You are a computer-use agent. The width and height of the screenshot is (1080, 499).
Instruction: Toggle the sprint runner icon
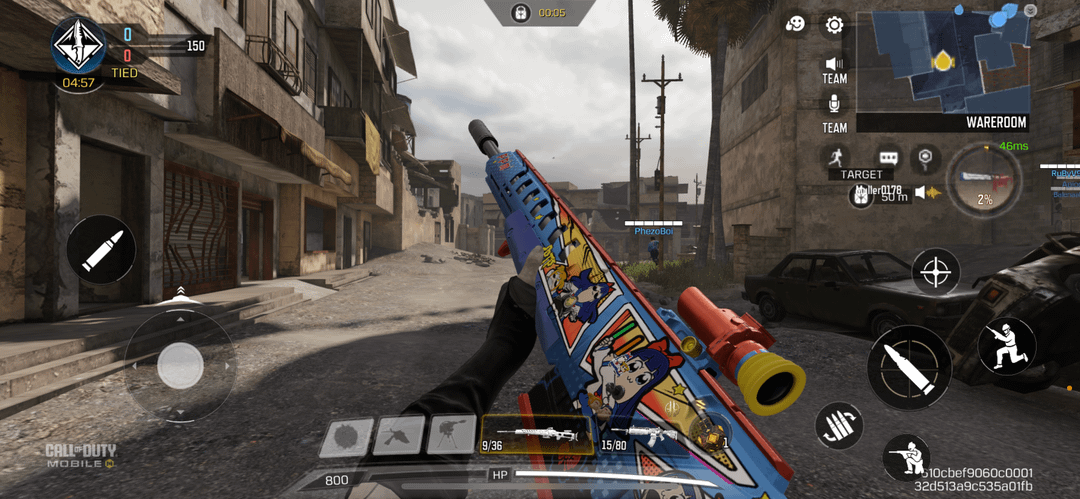[x=836, y=157]
